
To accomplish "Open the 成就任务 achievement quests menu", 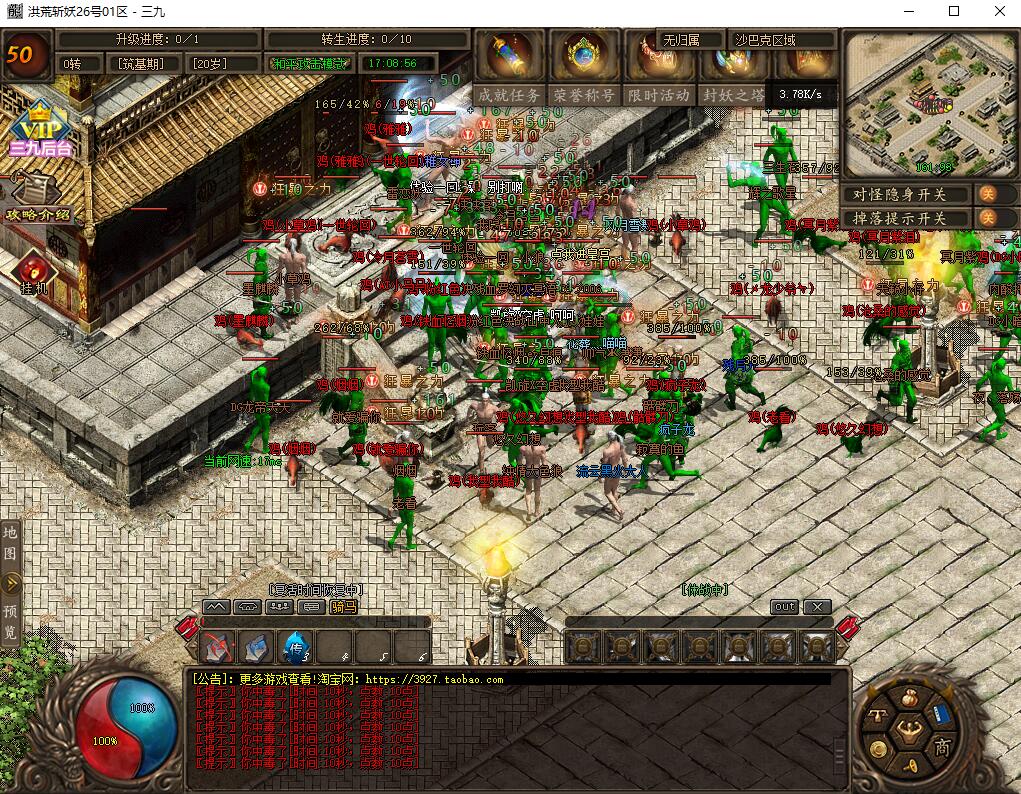I will [510, 95].
